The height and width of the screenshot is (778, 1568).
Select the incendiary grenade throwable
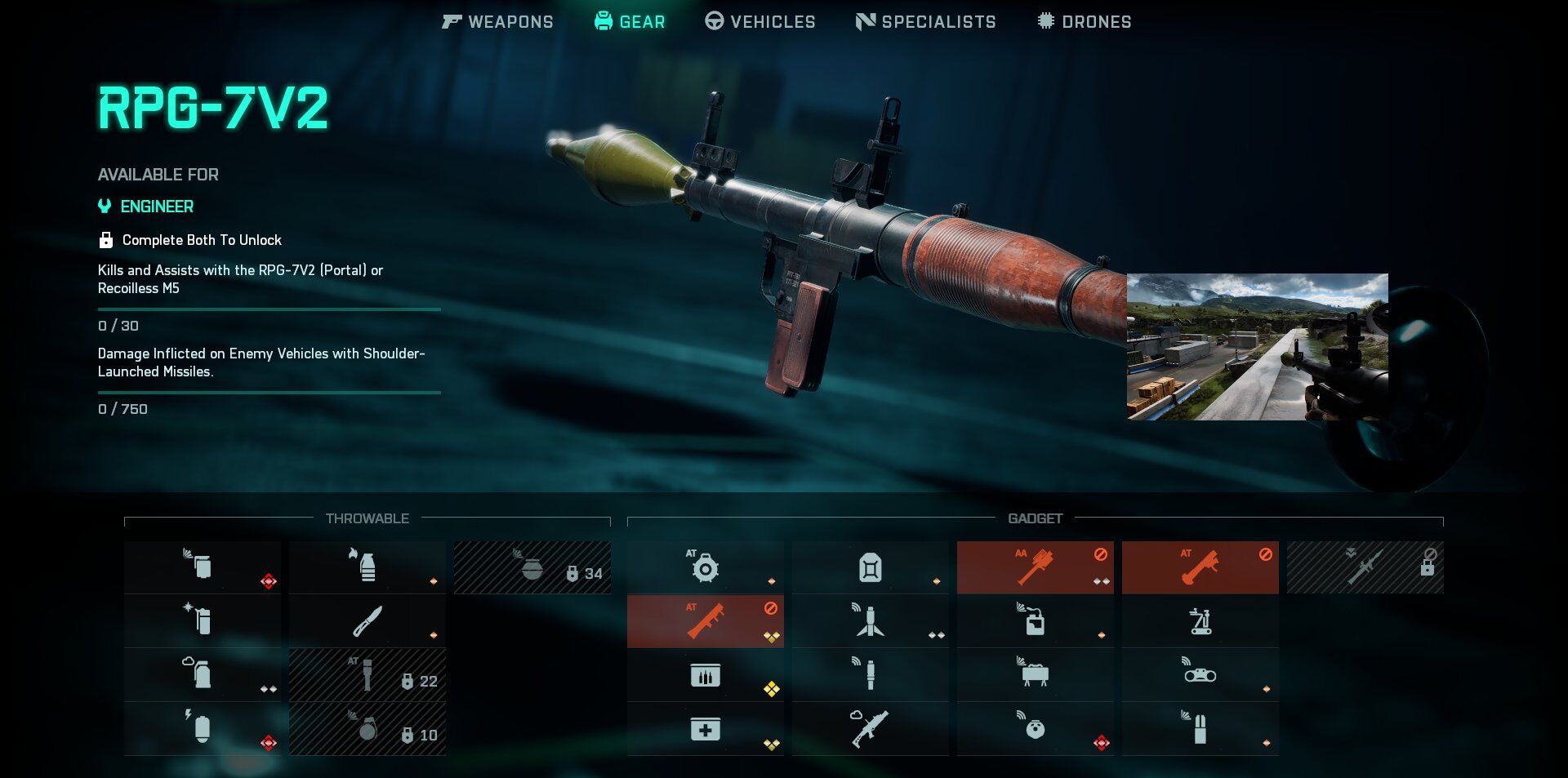(367, 567)
